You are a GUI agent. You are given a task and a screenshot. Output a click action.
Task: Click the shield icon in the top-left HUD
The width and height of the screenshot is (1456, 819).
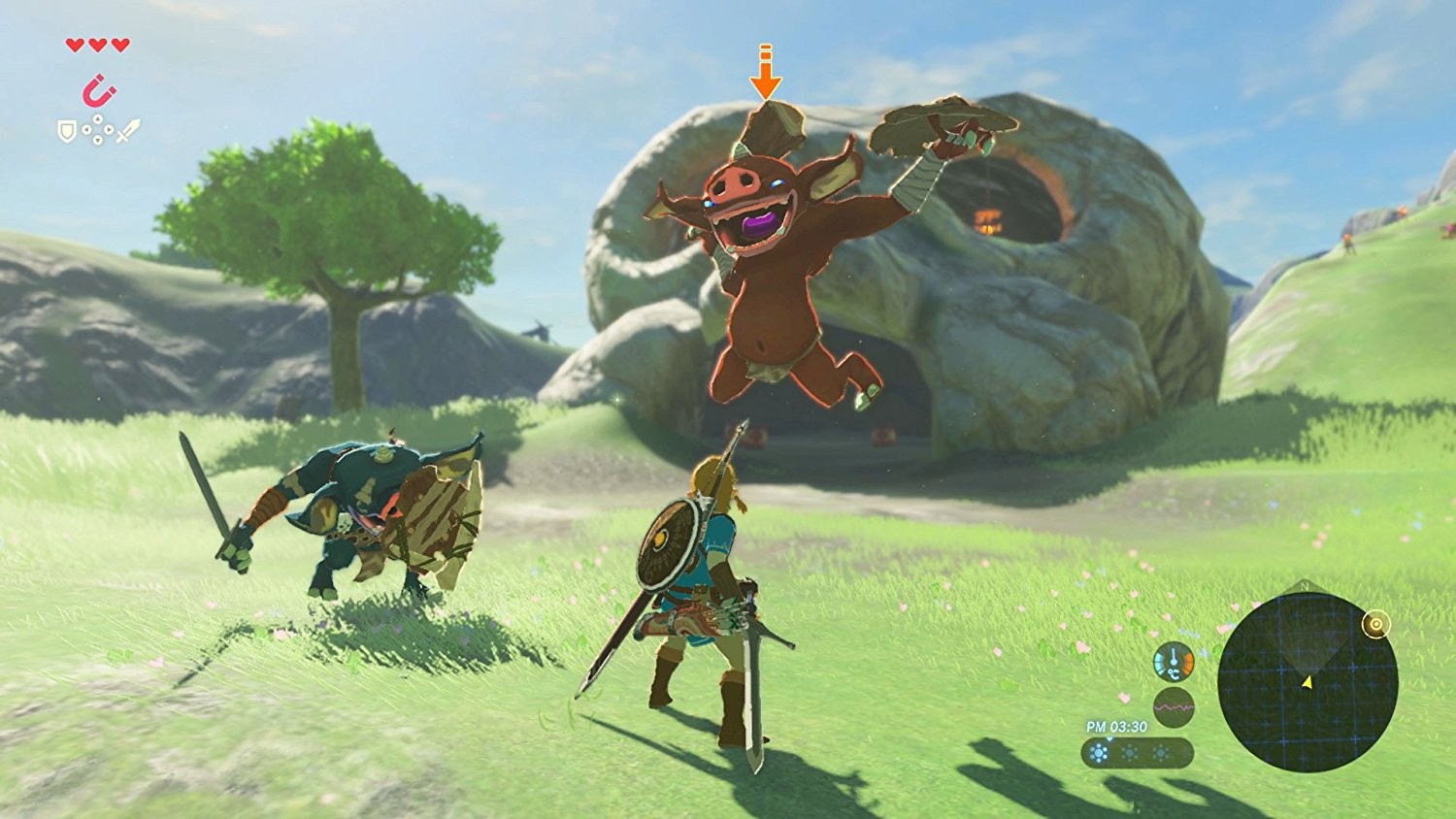tap(66, 131)
